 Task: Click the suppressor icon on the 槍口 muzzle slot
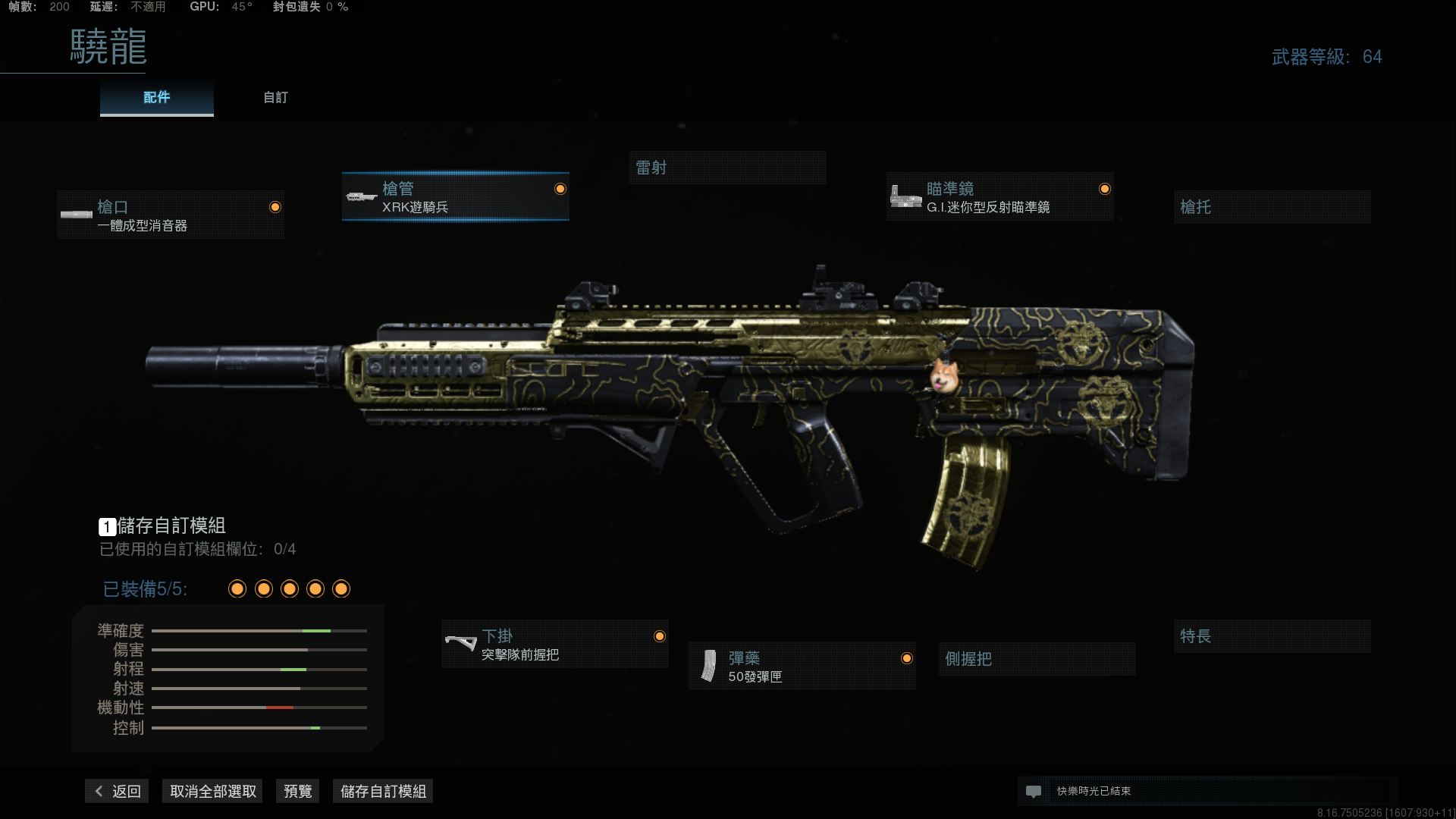[x=77, y=215]
